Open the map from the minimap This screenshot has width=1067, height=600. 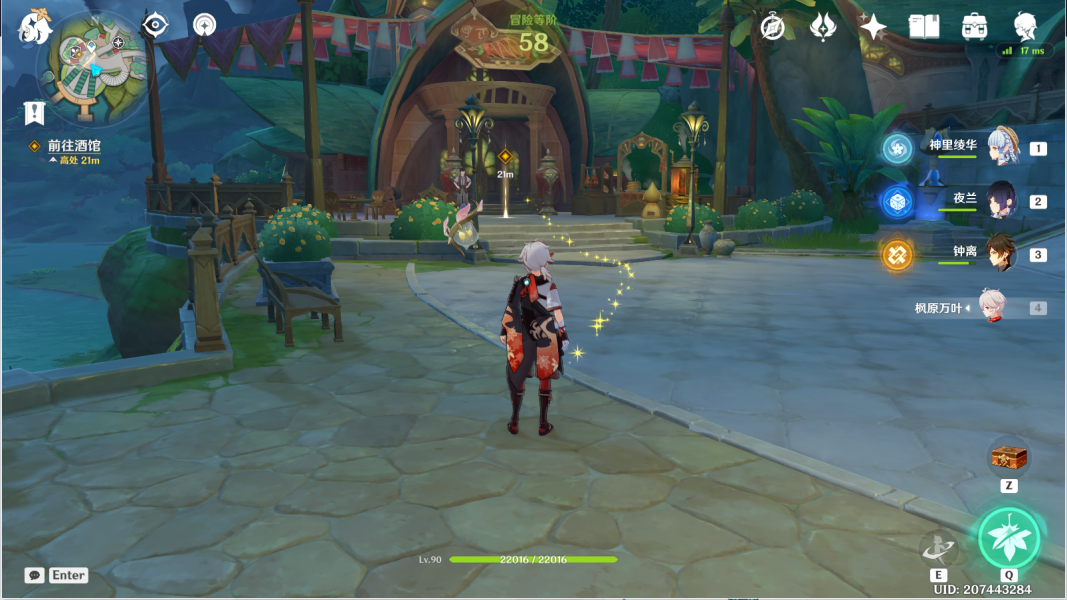tap(92, 66)
